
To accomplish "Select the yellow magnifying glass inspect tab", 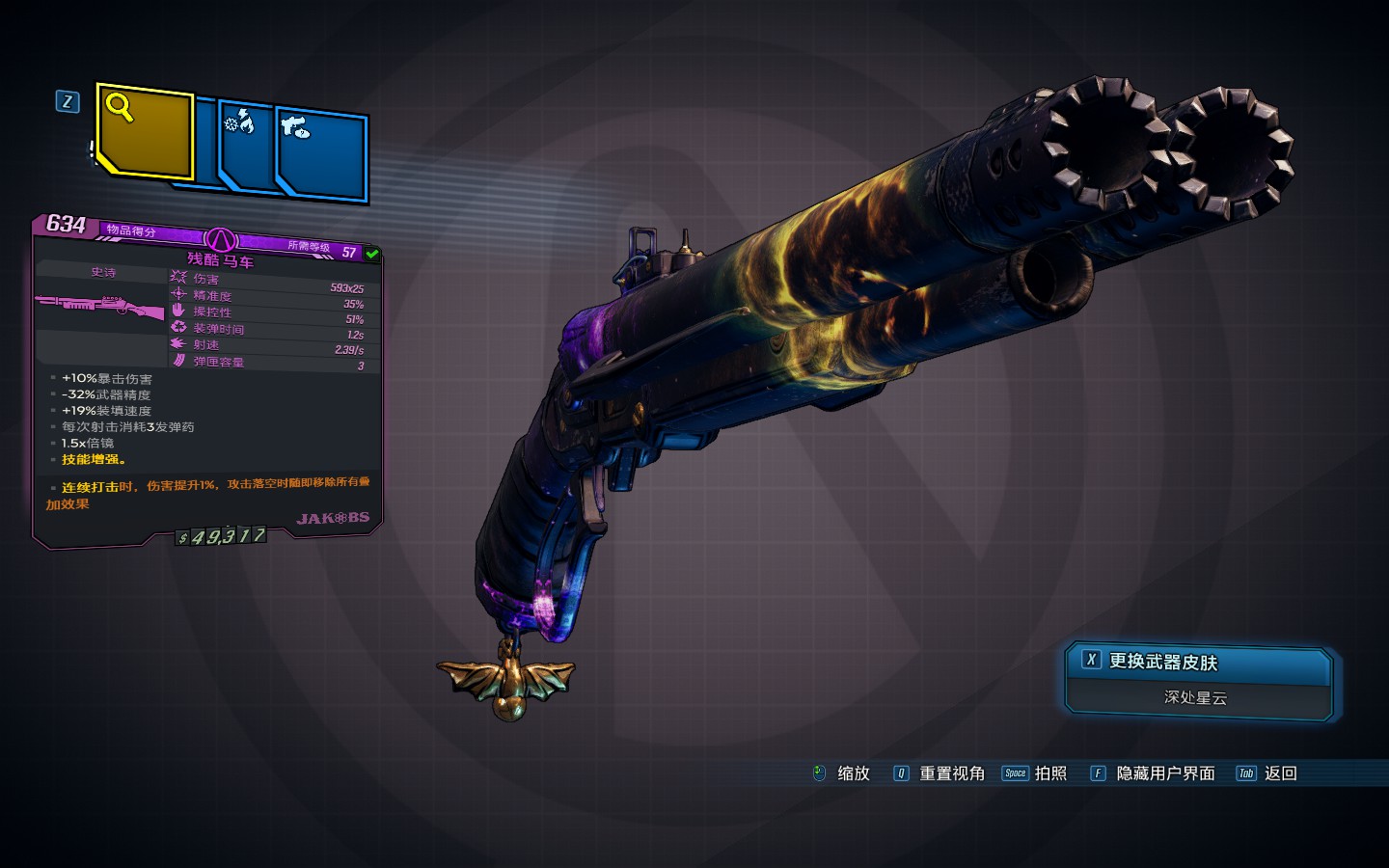I will 145,132.
